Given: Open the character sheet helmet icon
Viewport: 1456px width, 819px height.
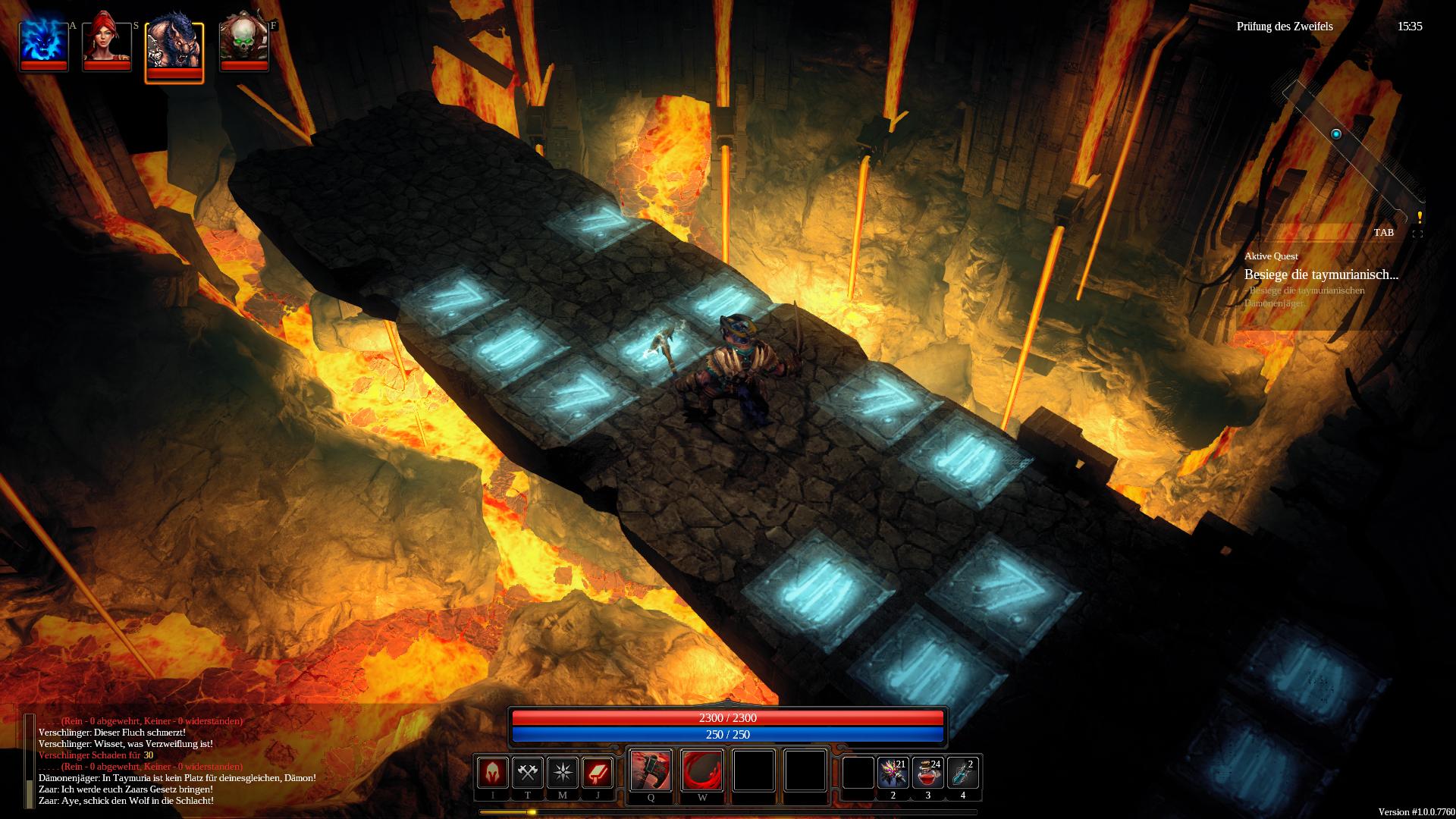Looking at the screenshot, I should (x=492, y=773).
